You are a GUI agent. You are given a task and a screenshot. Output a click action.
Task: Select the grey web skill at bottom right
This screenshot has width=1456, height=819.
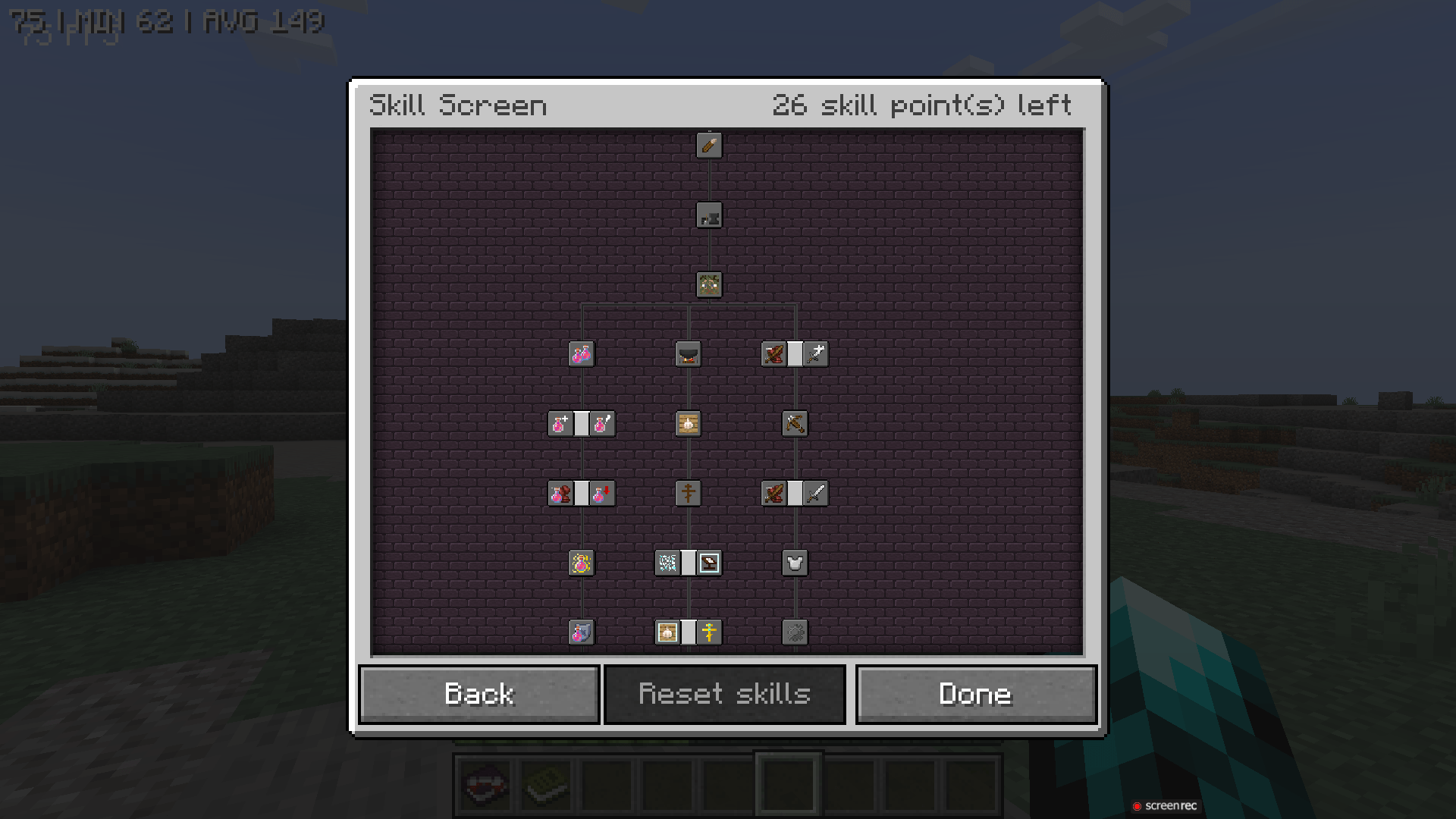[x=794, y=632]
